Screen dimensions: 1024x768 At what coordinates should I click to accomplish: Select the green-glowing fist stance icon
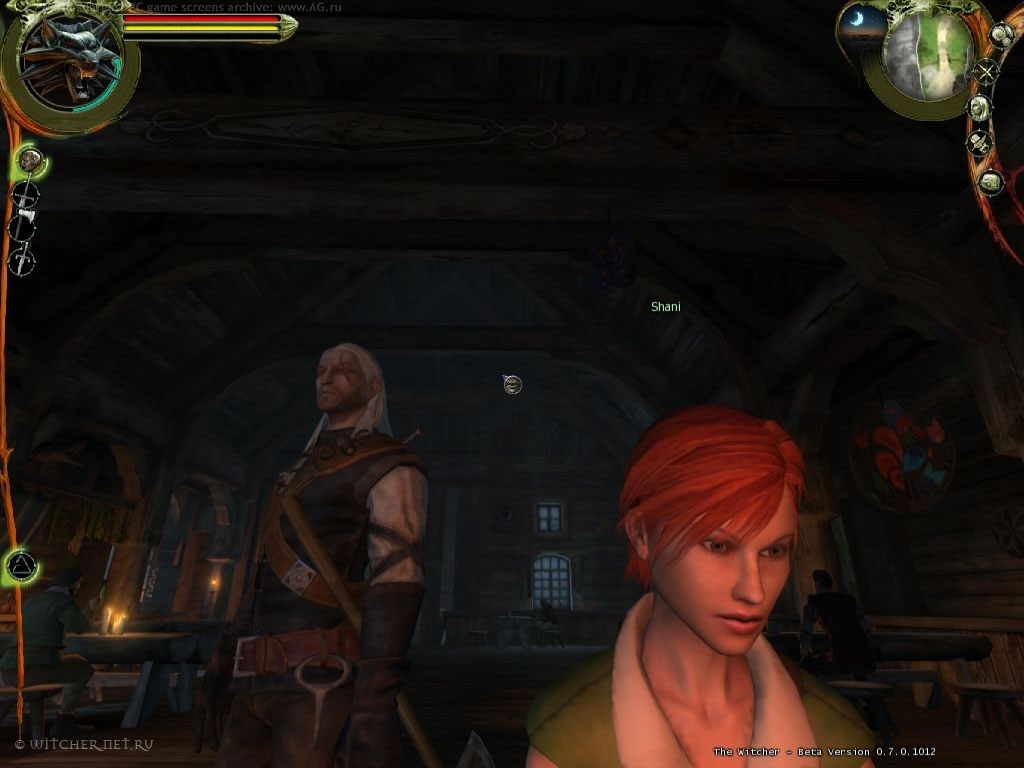click(30, 159)
